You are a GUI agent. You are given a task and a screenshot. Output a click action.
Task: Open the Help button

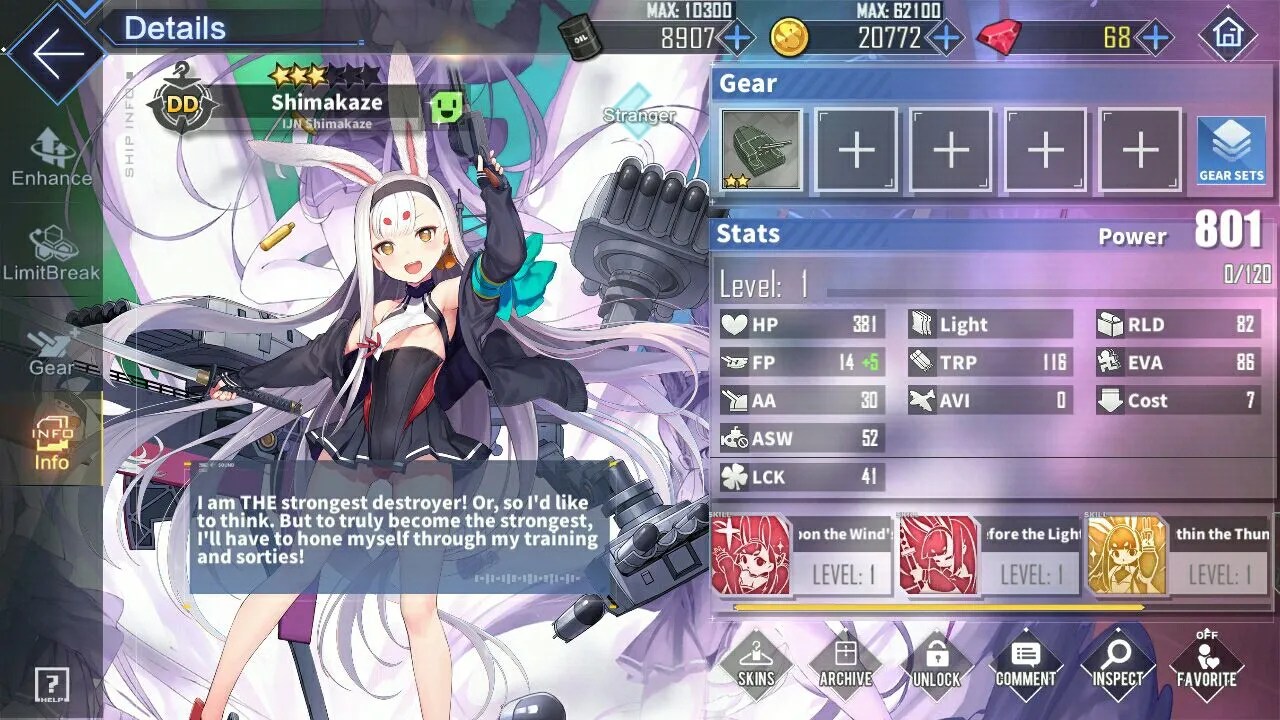tap(51, 685)
